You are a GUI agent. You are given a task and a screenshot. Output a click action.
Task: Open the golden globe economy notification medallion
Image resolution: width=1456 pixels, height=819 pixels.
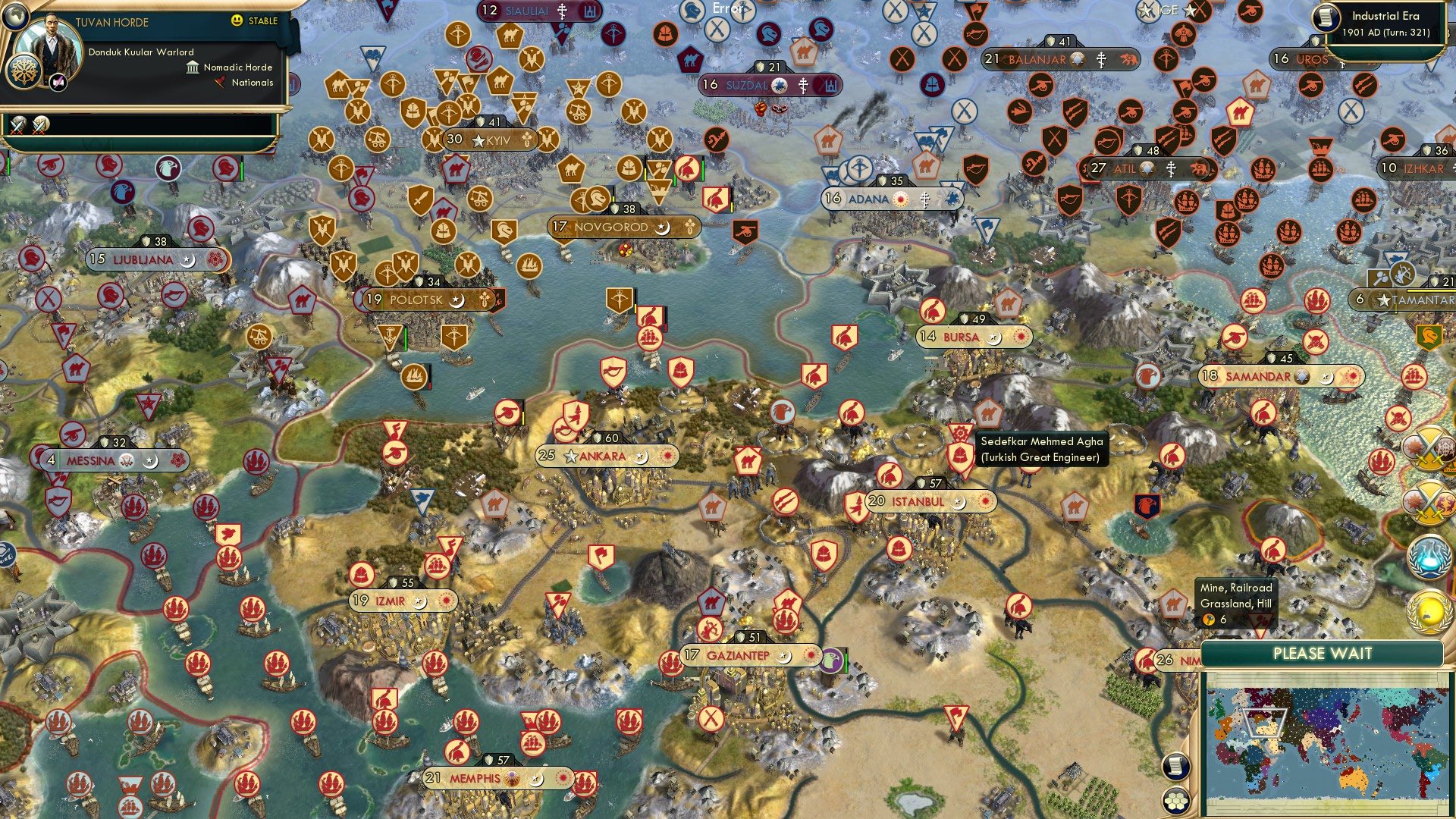point(1429,610)
